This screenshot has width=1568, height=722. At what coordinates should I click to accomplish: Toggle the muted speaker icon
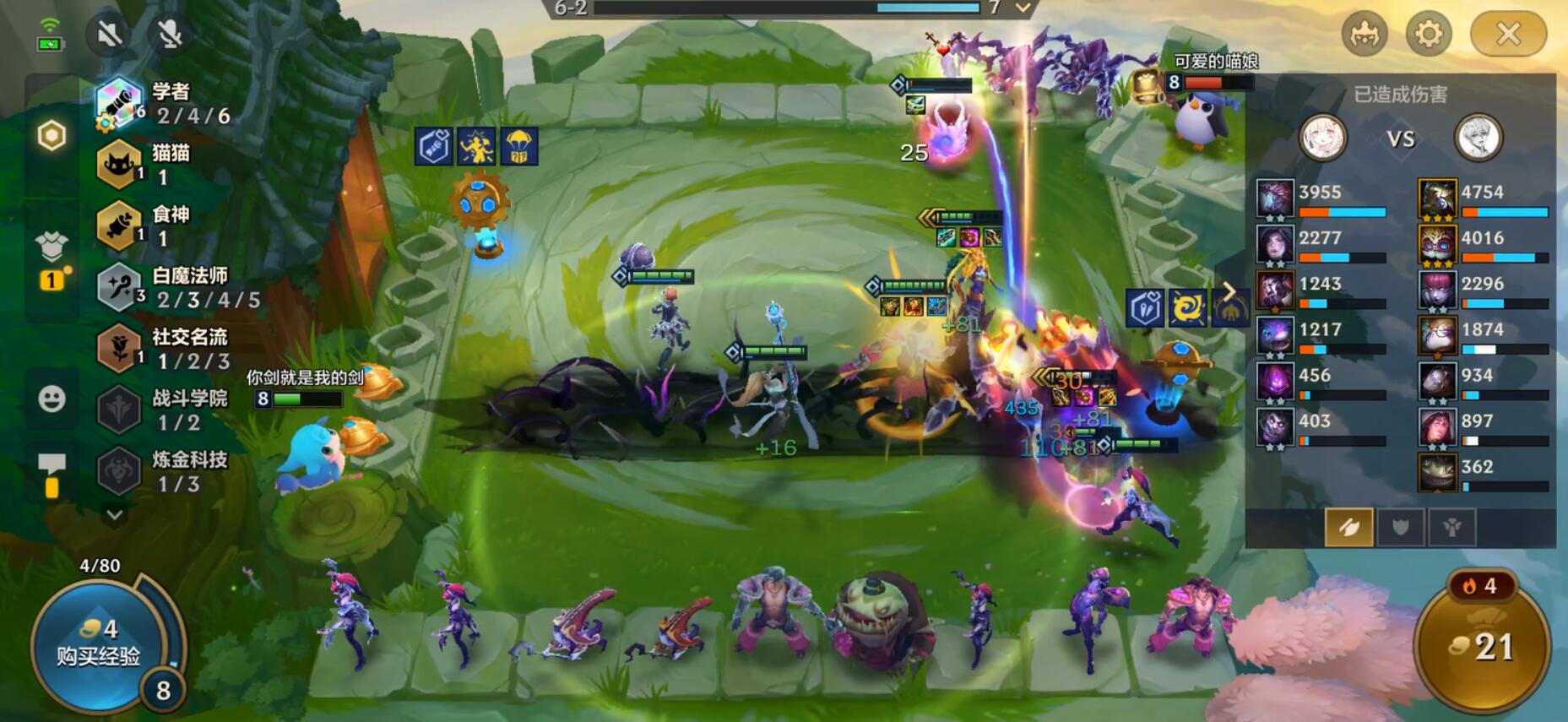pos(110,34)
